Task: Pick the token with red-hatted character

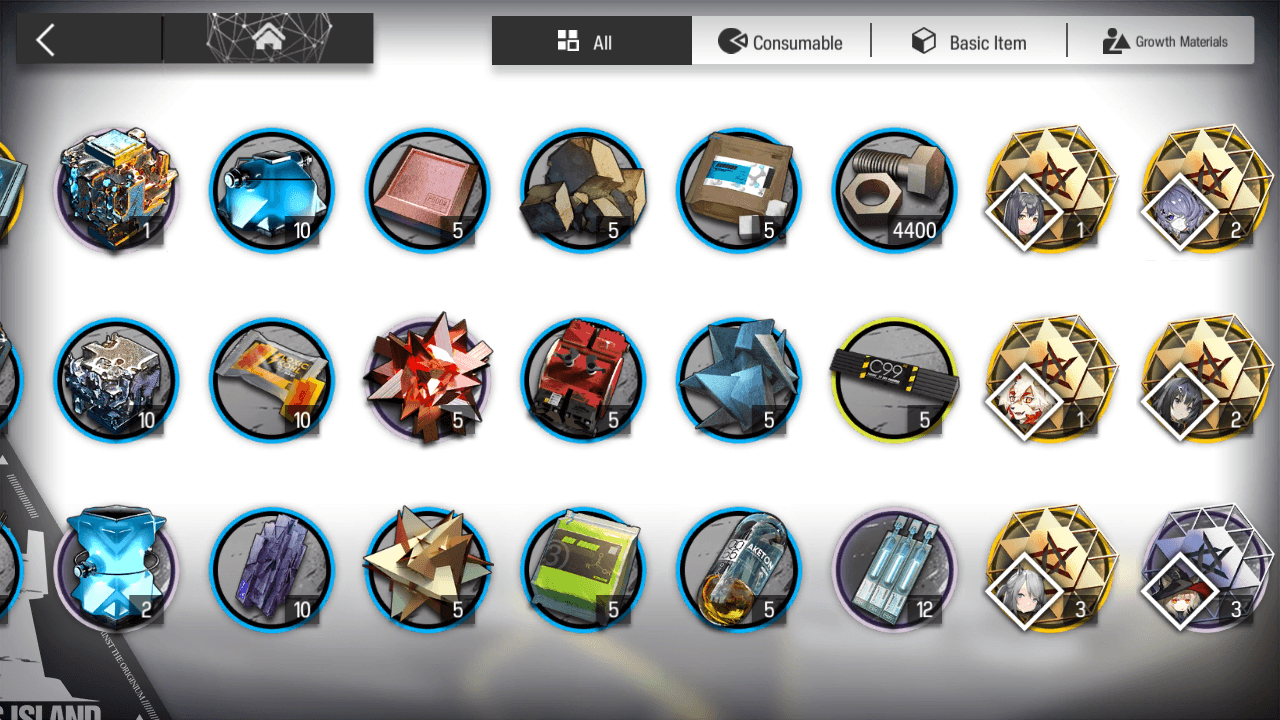Action: point(1204,570)
